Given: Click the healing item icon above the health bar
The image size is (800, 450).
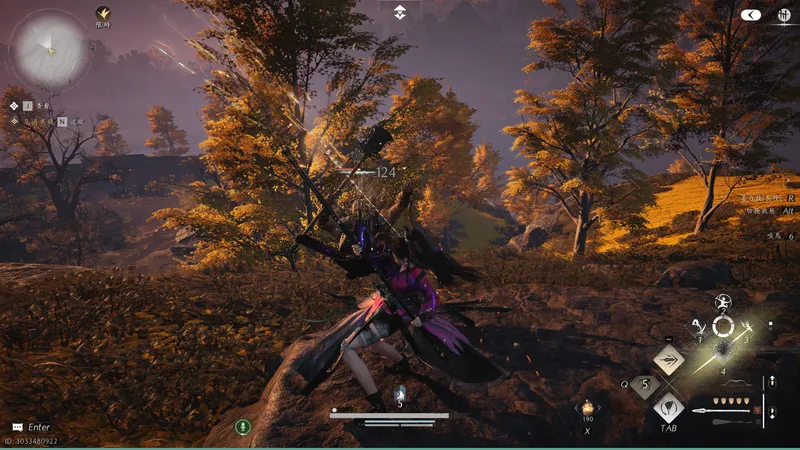Looking at the screenshot, I should (400, 394).
